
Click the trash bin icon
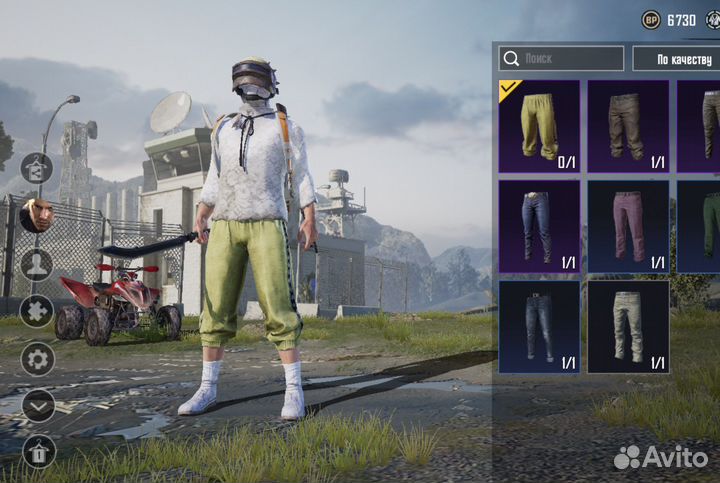tap(37, 452)
